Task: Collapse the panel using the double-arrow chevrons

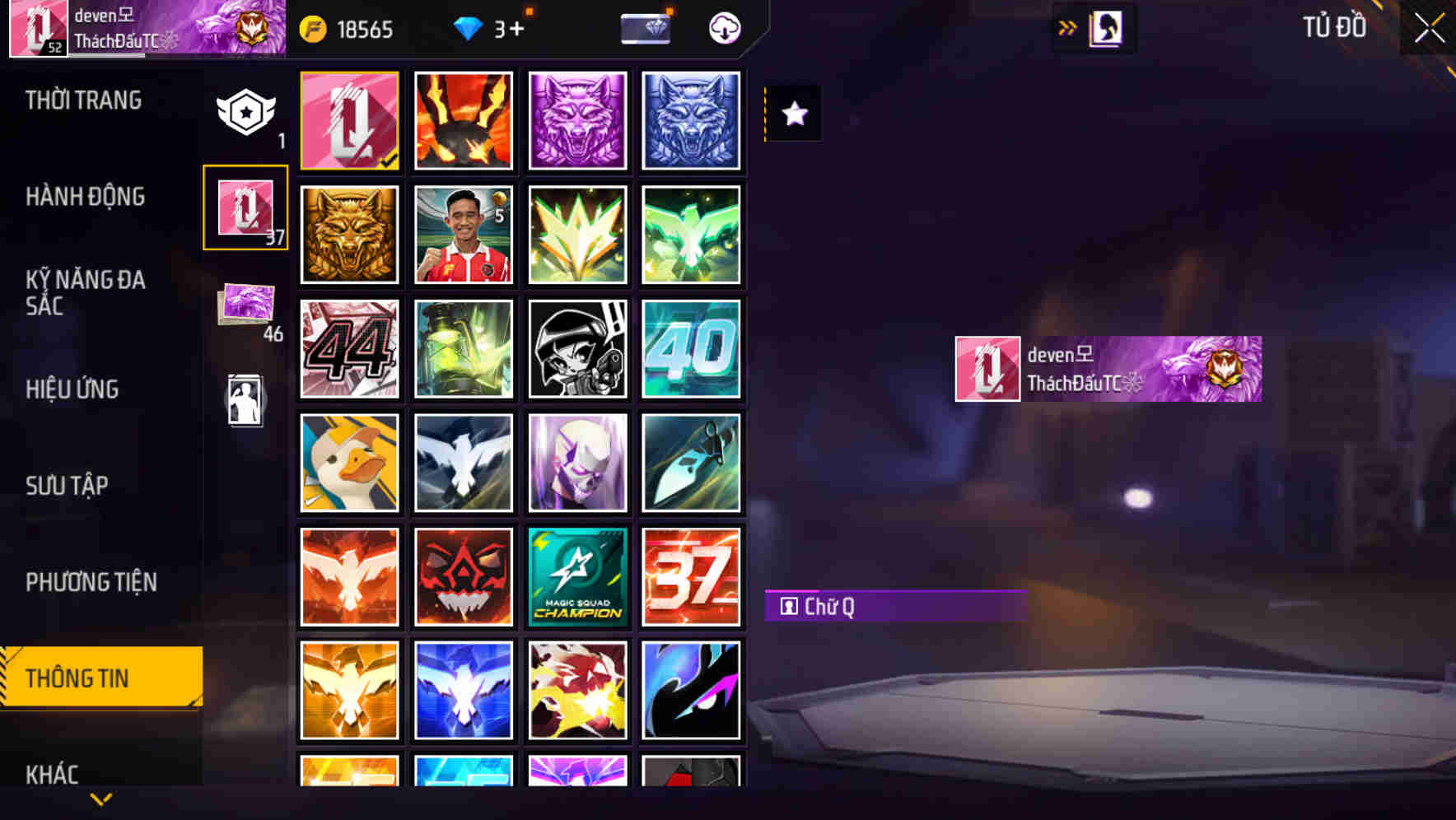Action: [x=1068, y=26]
